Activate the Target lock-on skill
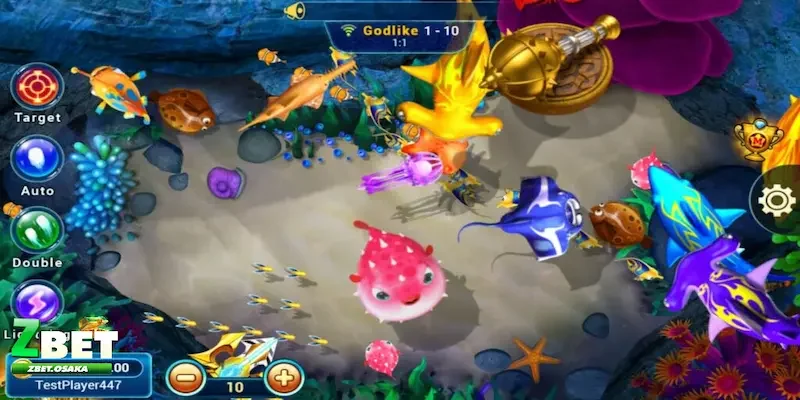This screenshot has width=800, height=400. [37, 86]
